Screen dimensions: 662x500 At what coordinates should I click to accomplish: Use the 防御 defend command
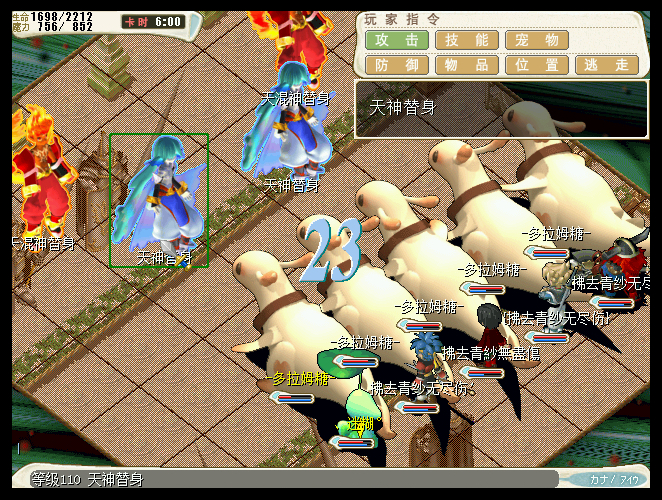click(x=397, y=65)
